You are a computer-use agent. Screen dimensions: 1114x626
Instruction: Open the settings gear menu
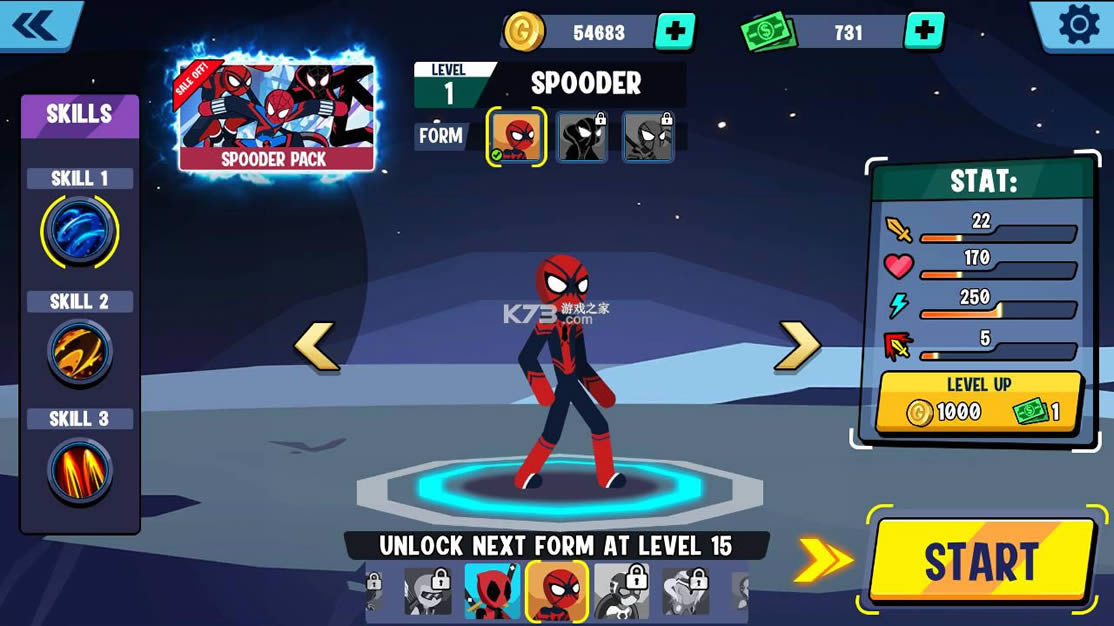pos(1077,25)
